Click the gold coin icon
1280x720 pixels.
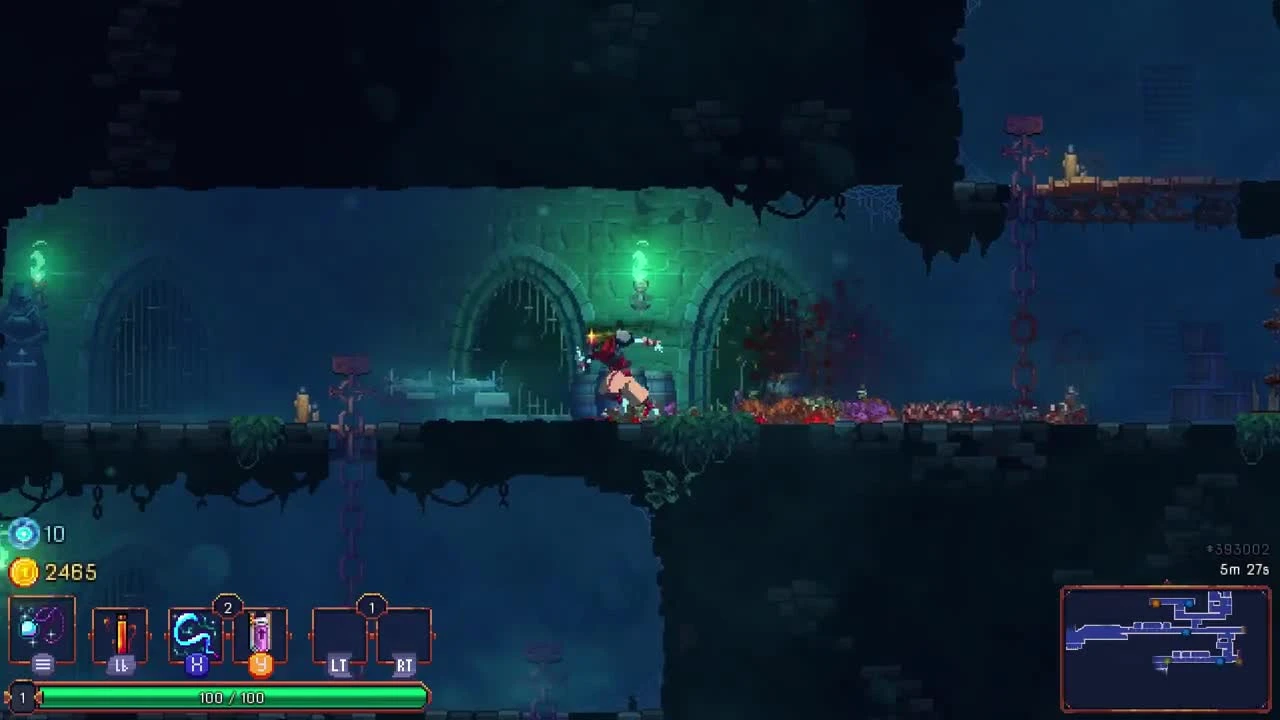(x=22, y=572)
